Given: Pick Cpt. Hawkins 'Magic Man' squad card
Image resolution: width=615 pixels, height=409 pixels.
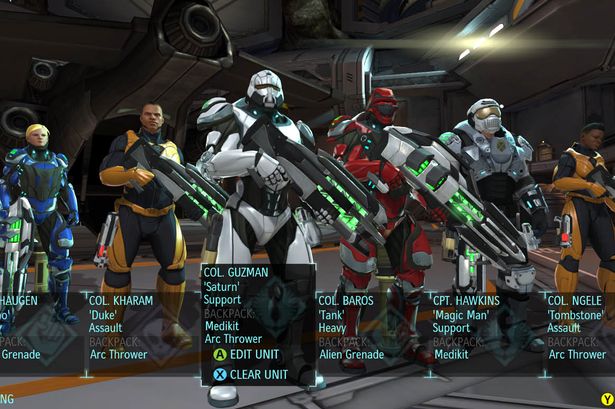Looking at the screenshot, I should 472,327.
